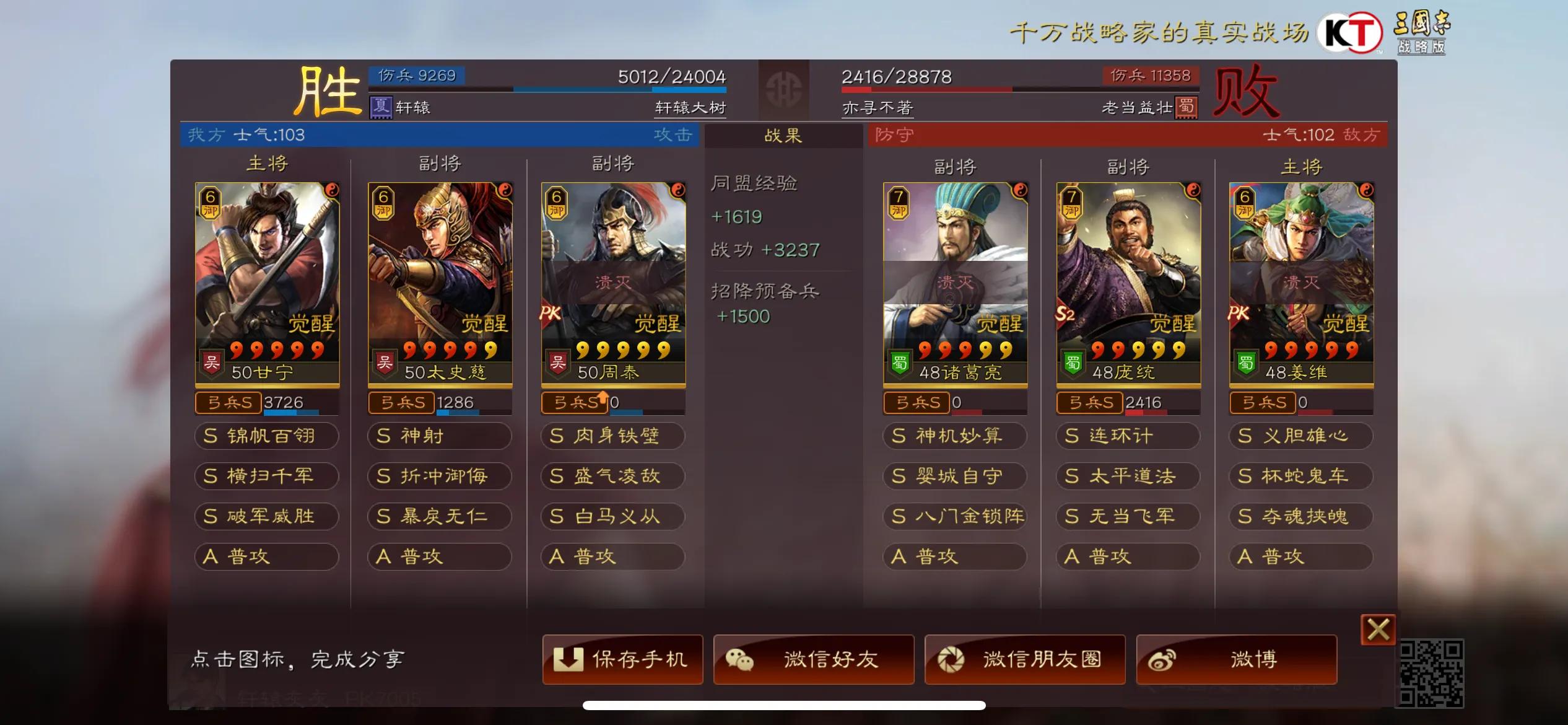Expand the S 锦帆百翎 skill entry

(x=266, y=436)
